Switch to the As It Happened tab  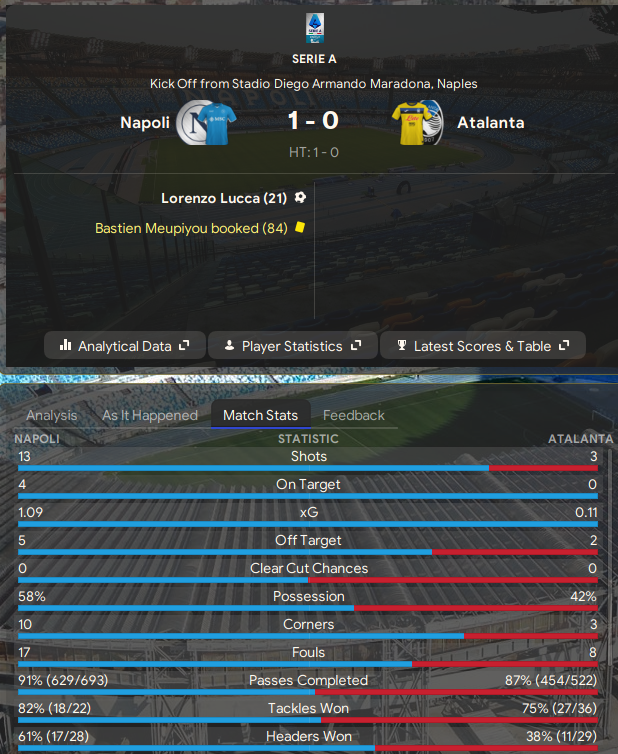pos(150,415)
